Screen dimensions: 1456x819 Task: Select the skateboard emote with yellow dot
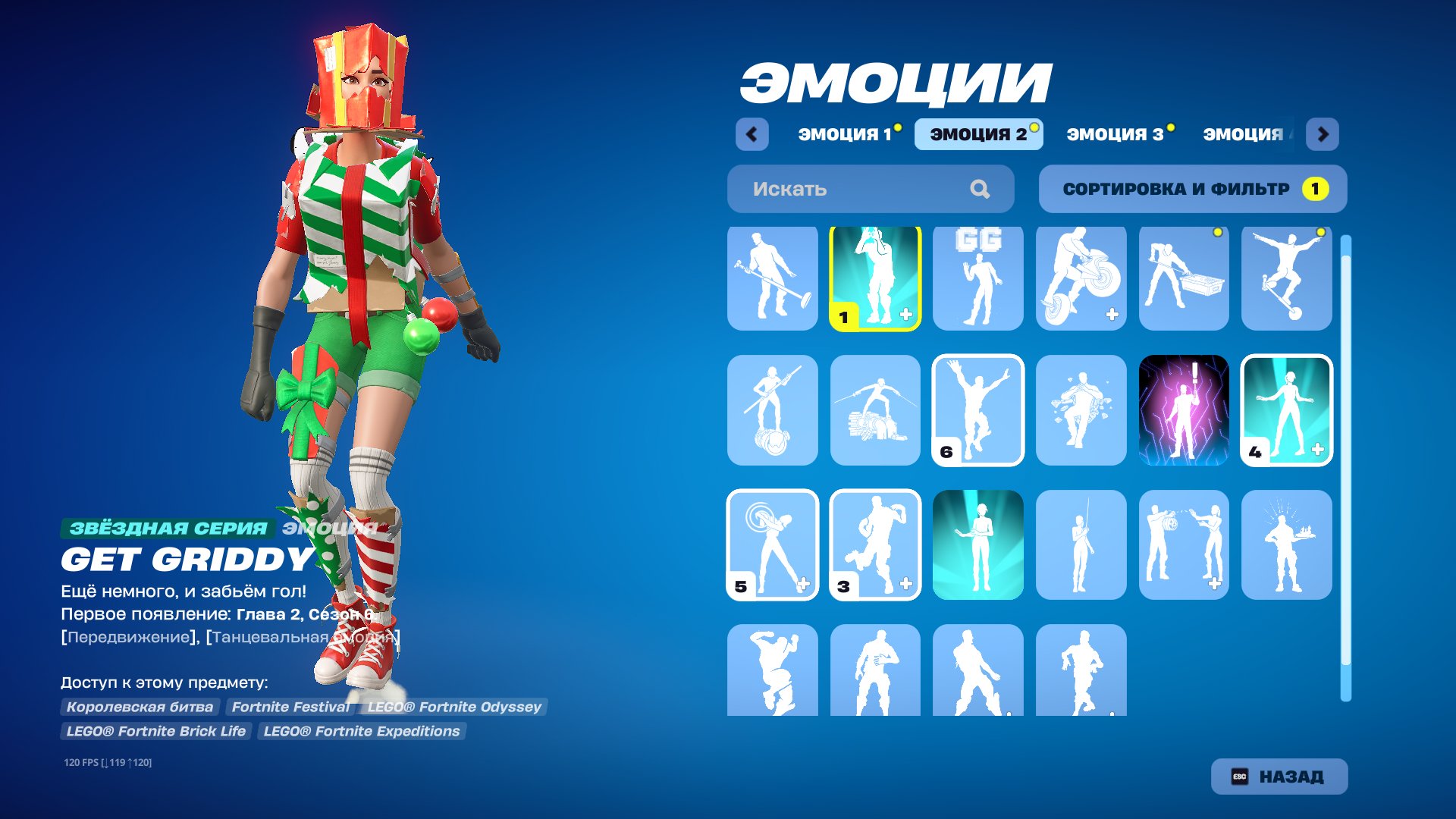[x=1288, y=278]
